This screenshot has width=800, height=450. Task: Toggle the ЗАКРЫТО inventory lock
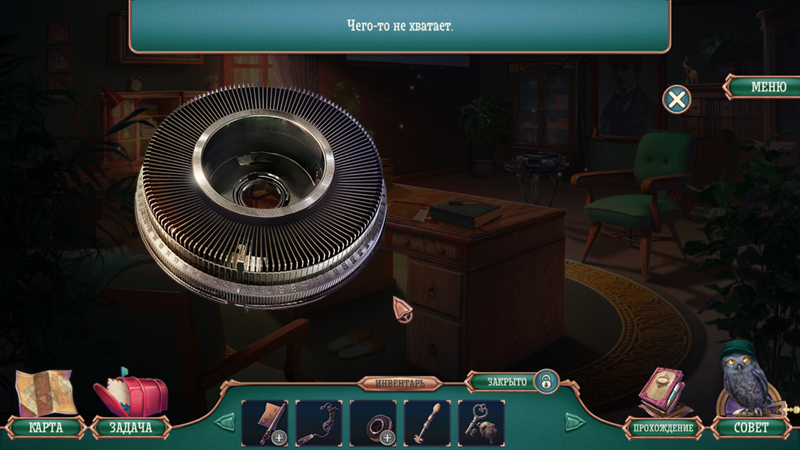545,381
